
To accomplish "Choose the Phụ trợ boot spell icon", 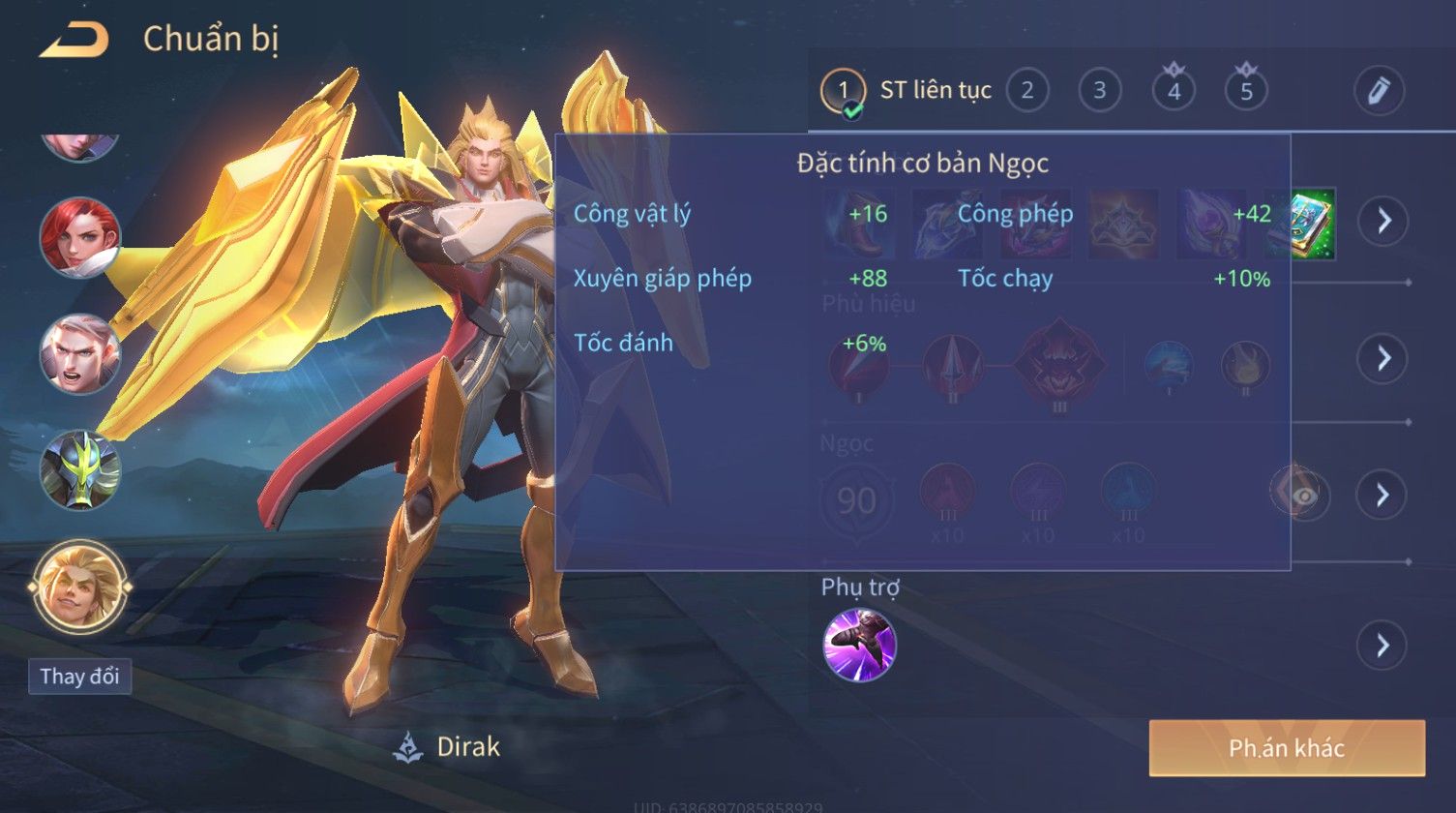I will click(859, 645).
